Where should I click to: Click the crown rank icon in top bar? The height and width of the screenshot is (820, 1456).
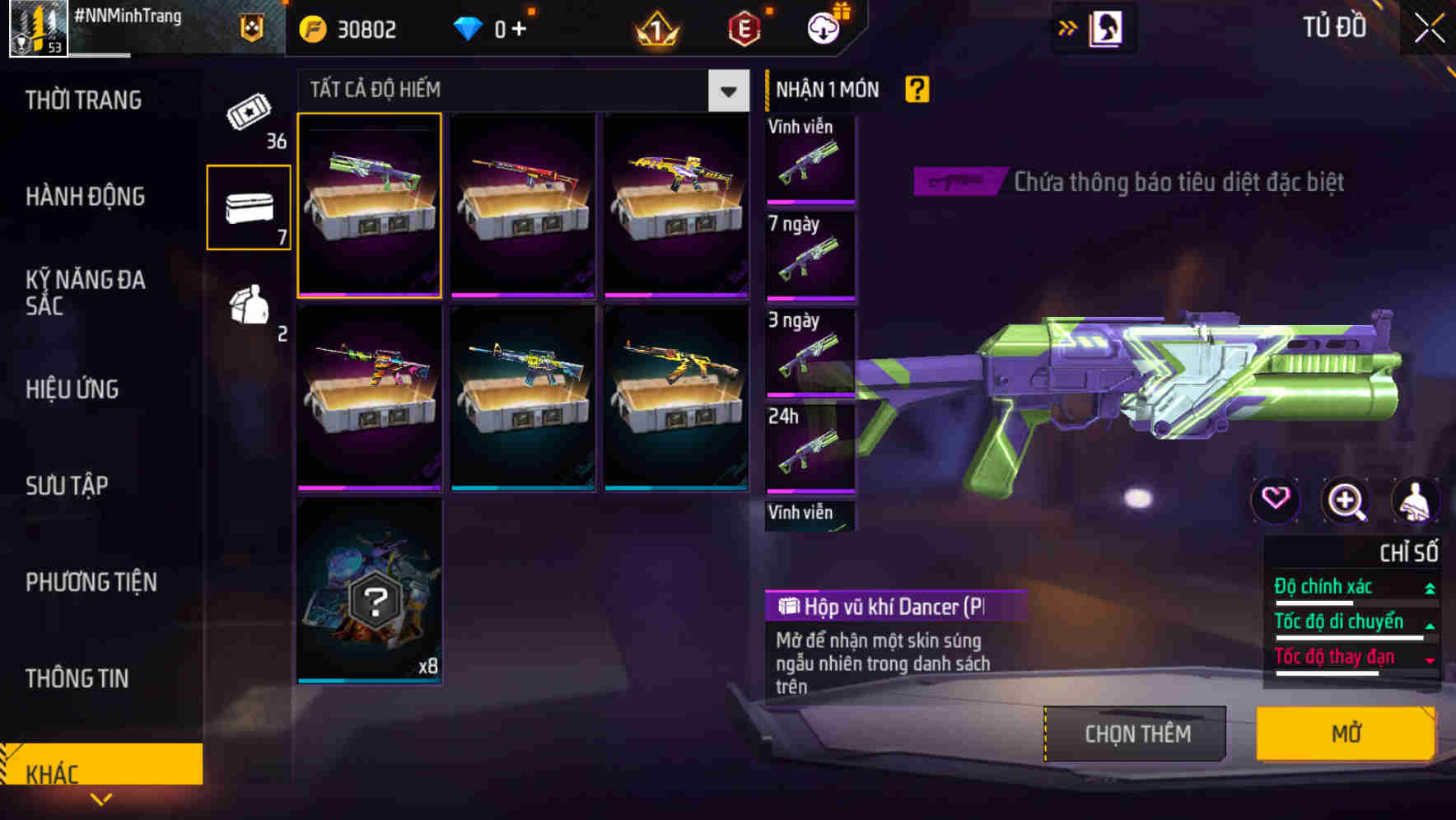[x=653, y=29]
